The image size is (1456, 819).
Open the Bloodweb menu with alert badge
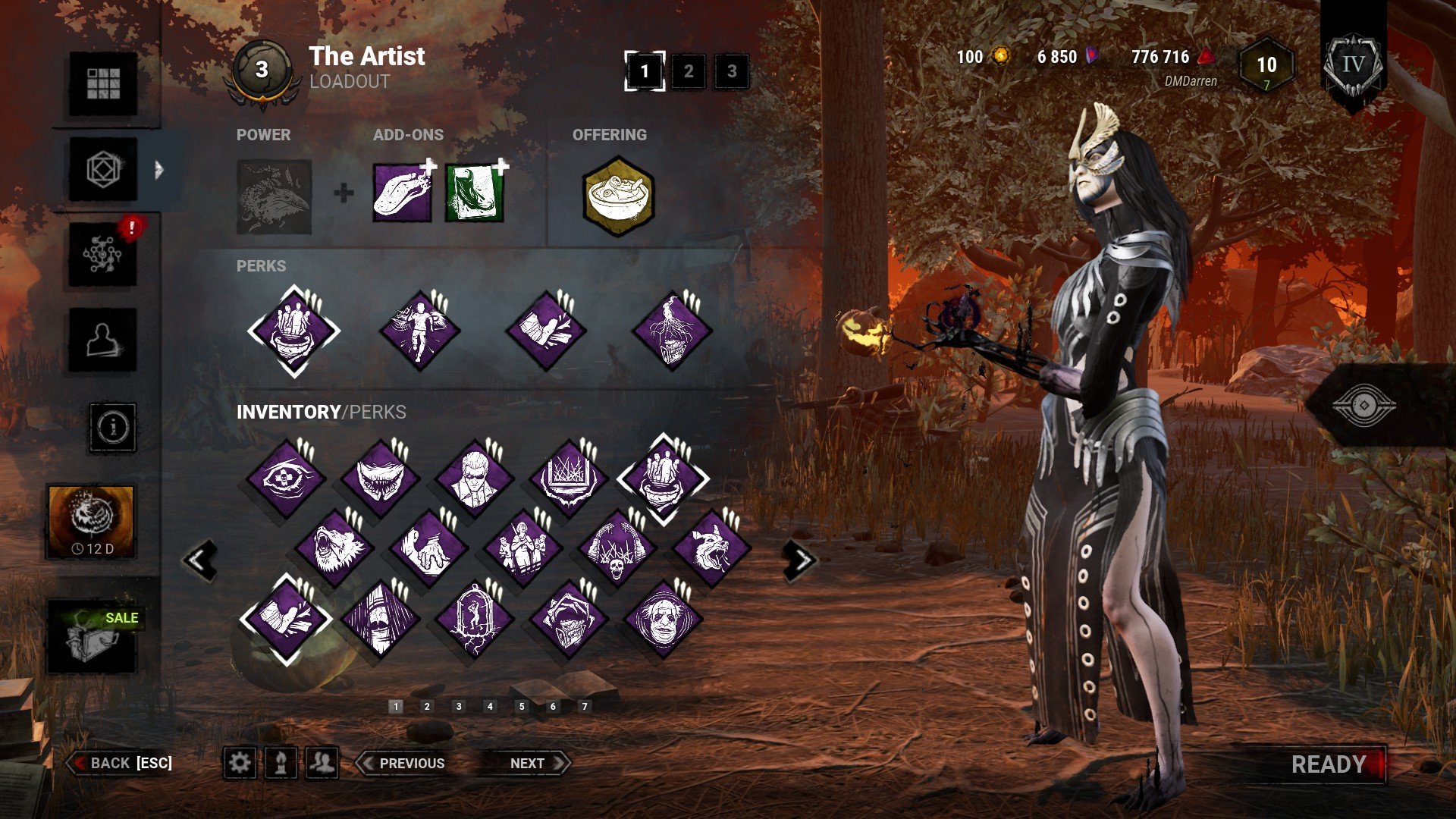103,255
